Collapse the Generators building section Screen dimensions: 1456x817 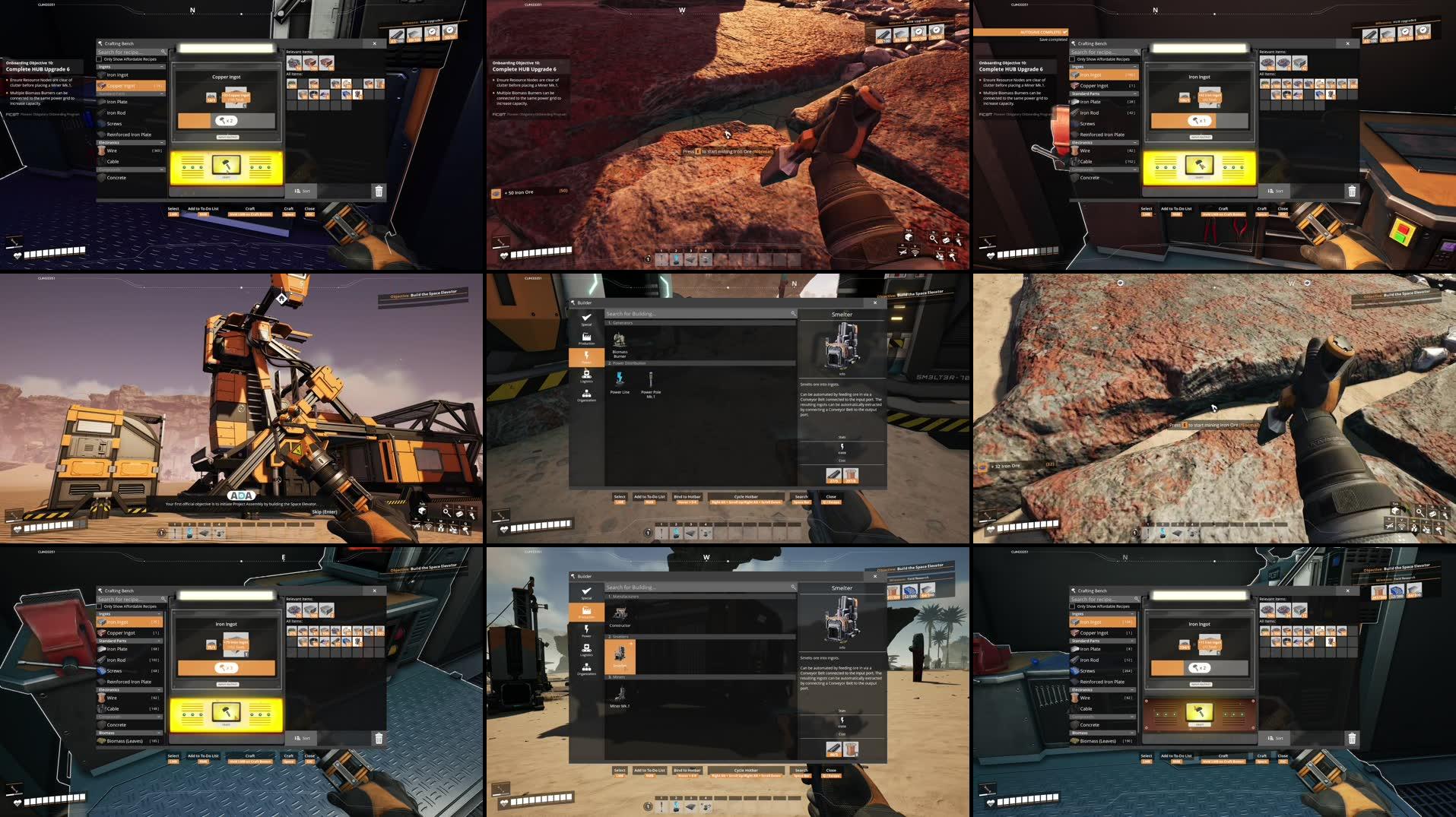point(699,323)
